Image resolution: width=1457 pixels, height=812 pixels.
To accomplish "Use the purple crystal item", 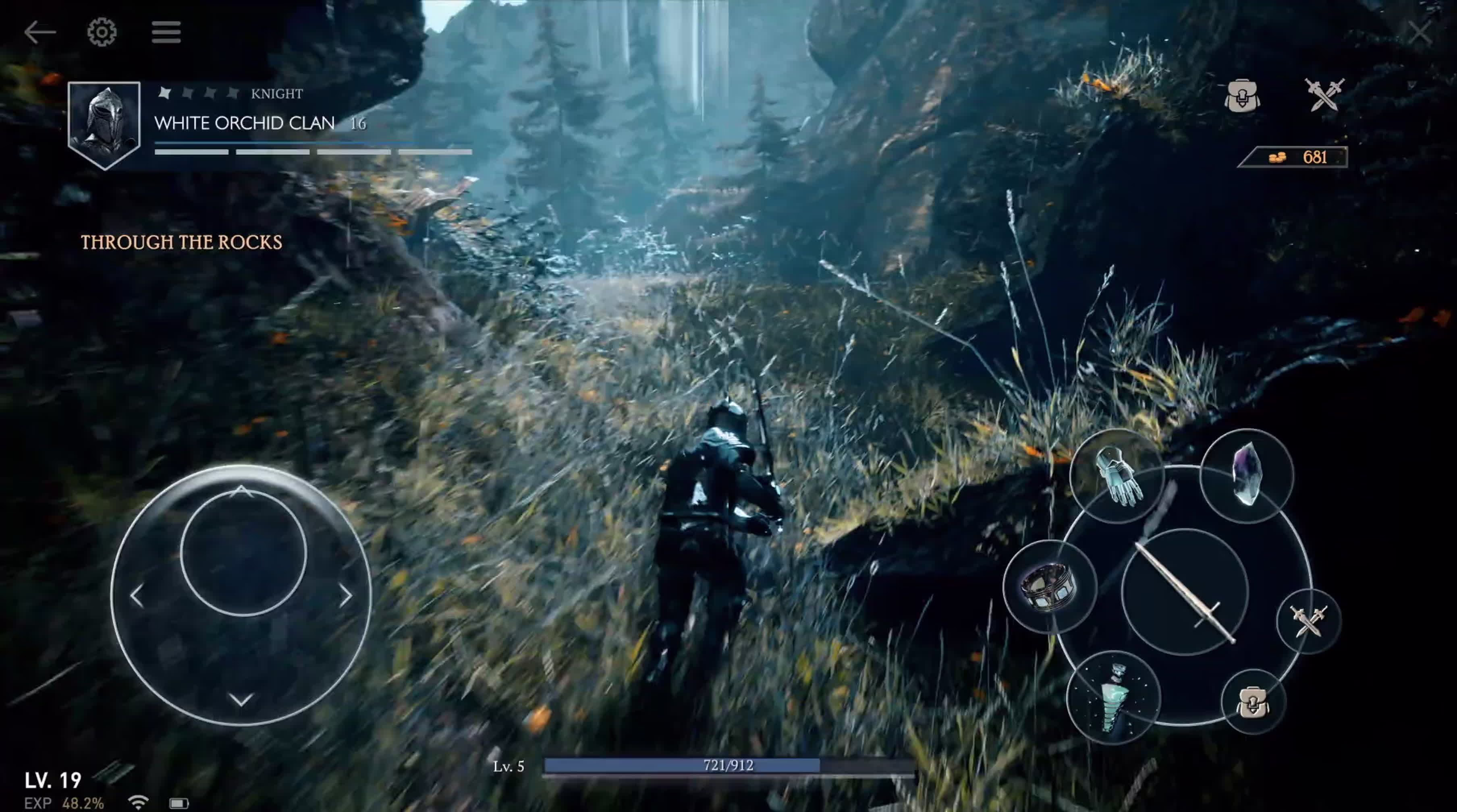I will pyautogui.click(x=1247, y=474).
